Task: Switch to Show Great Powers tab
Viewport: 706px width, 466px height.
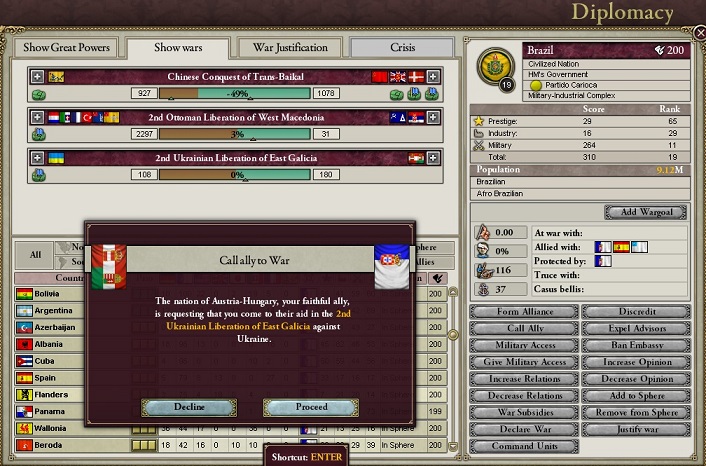Action: pos(64,47)
